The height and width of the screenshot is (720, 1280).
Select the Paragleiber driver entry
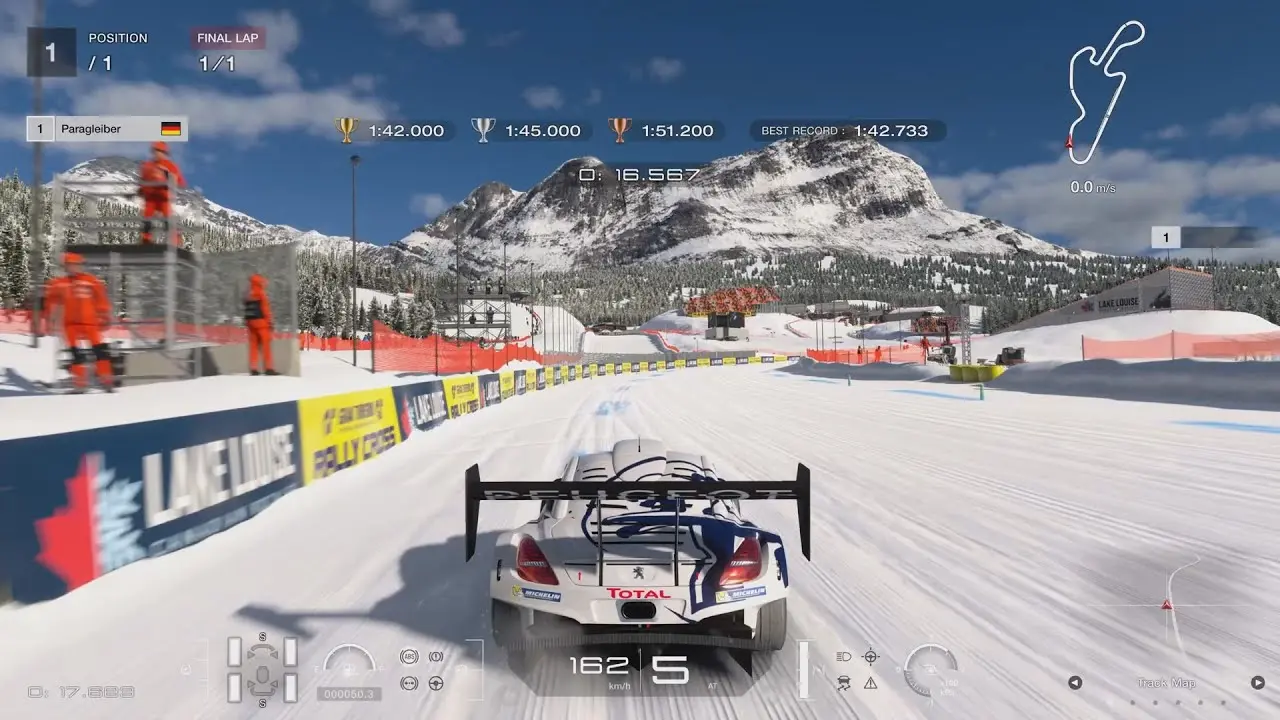coord(107,129)
